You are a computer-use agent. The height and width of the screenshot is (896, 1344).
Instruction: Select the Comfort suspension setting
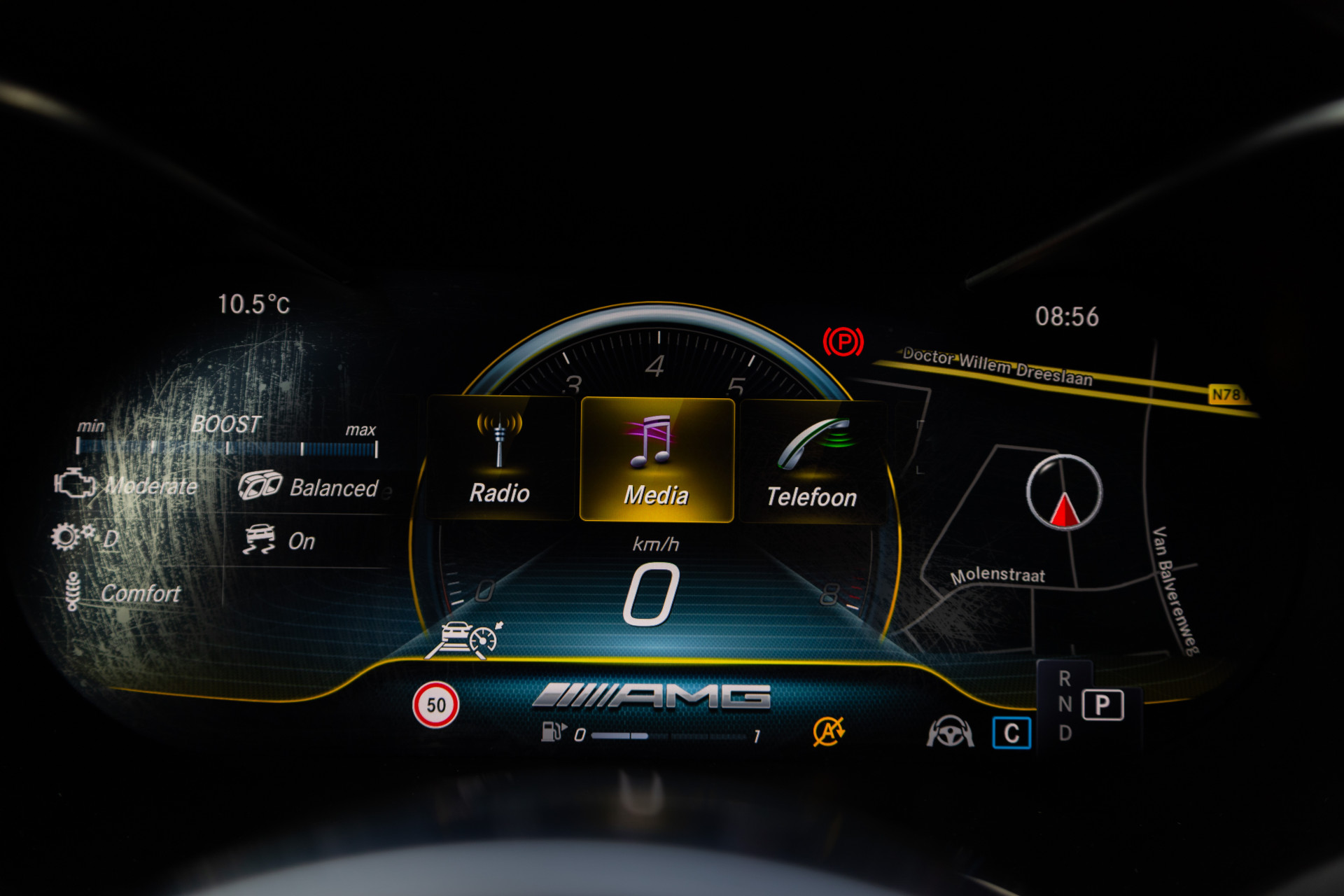(140, 594)
